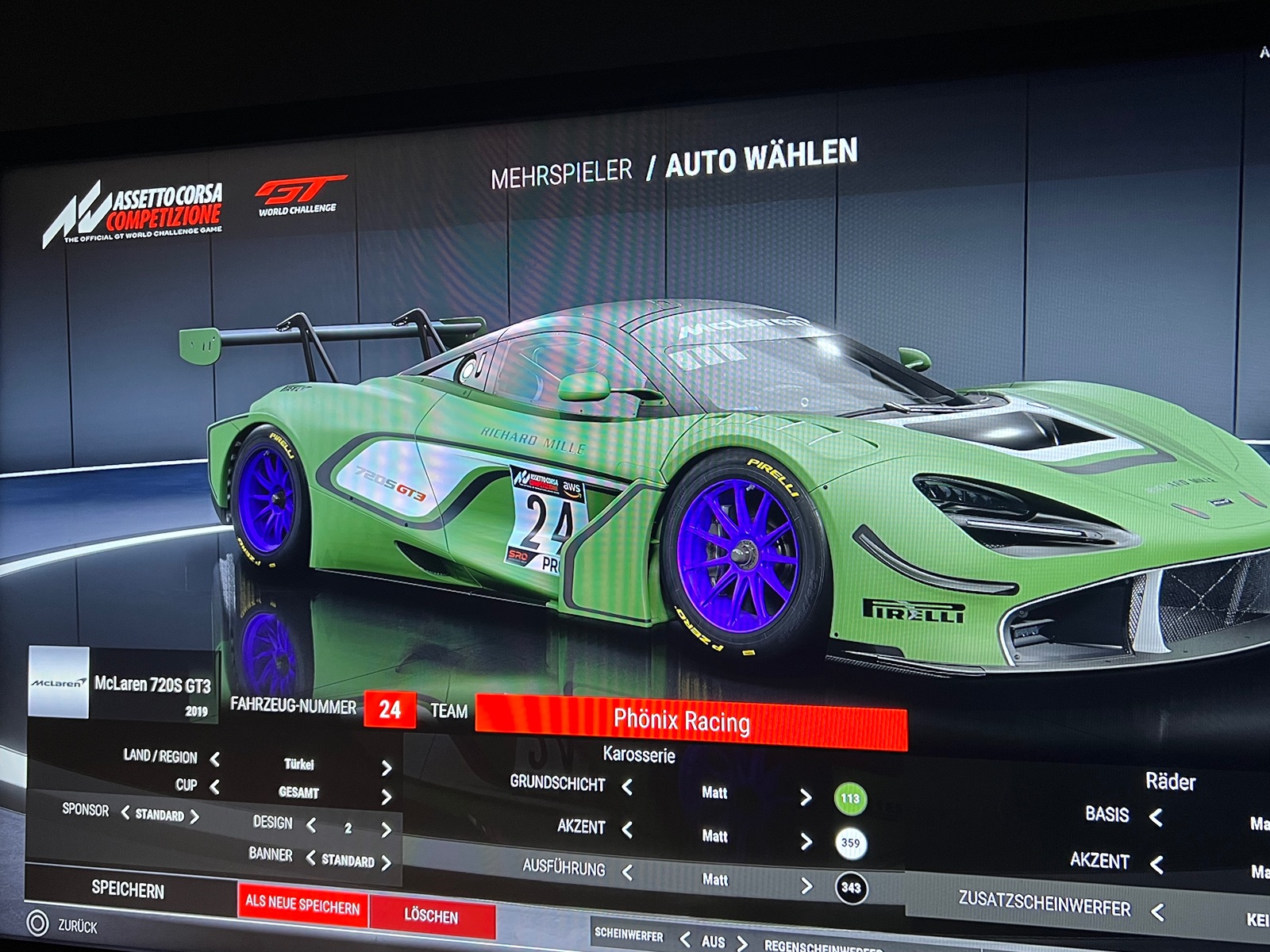This screenshot has height=952, width=1270.
Task: Step back the Räder Basis setting
Action: 1156,817
